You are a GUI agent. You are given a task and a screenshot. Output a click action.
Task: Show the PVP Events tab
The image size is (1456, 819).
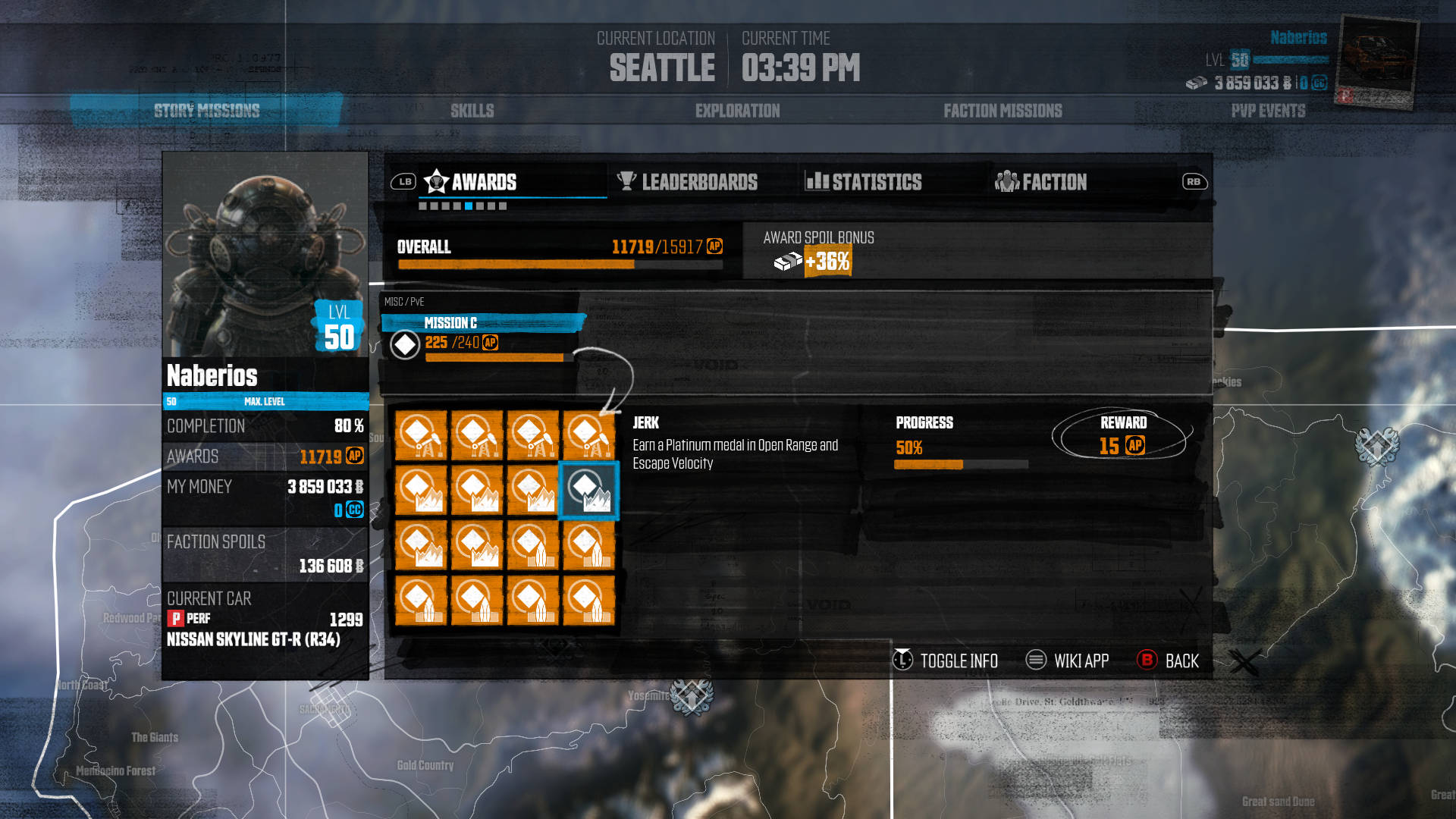[1268, 111]
